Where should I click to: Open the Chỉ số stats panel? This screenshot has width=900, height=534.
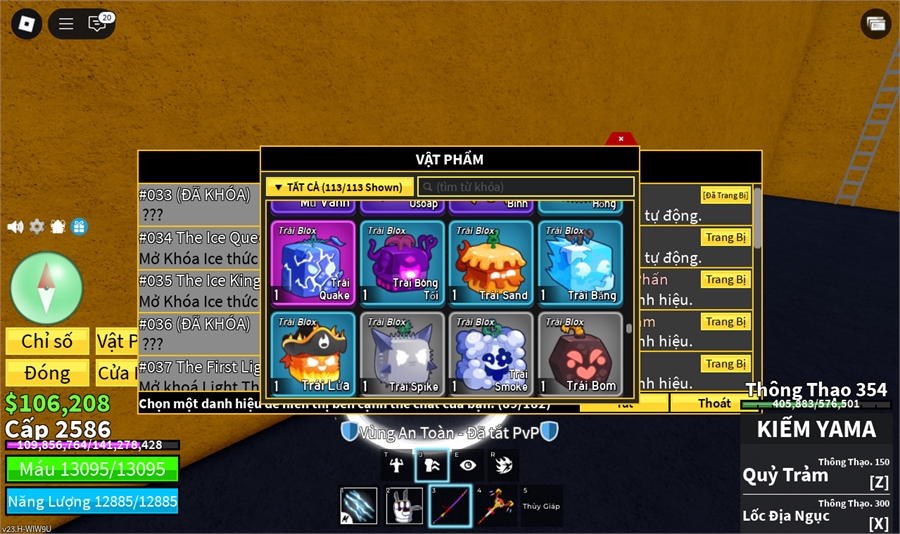pos(47,341)
